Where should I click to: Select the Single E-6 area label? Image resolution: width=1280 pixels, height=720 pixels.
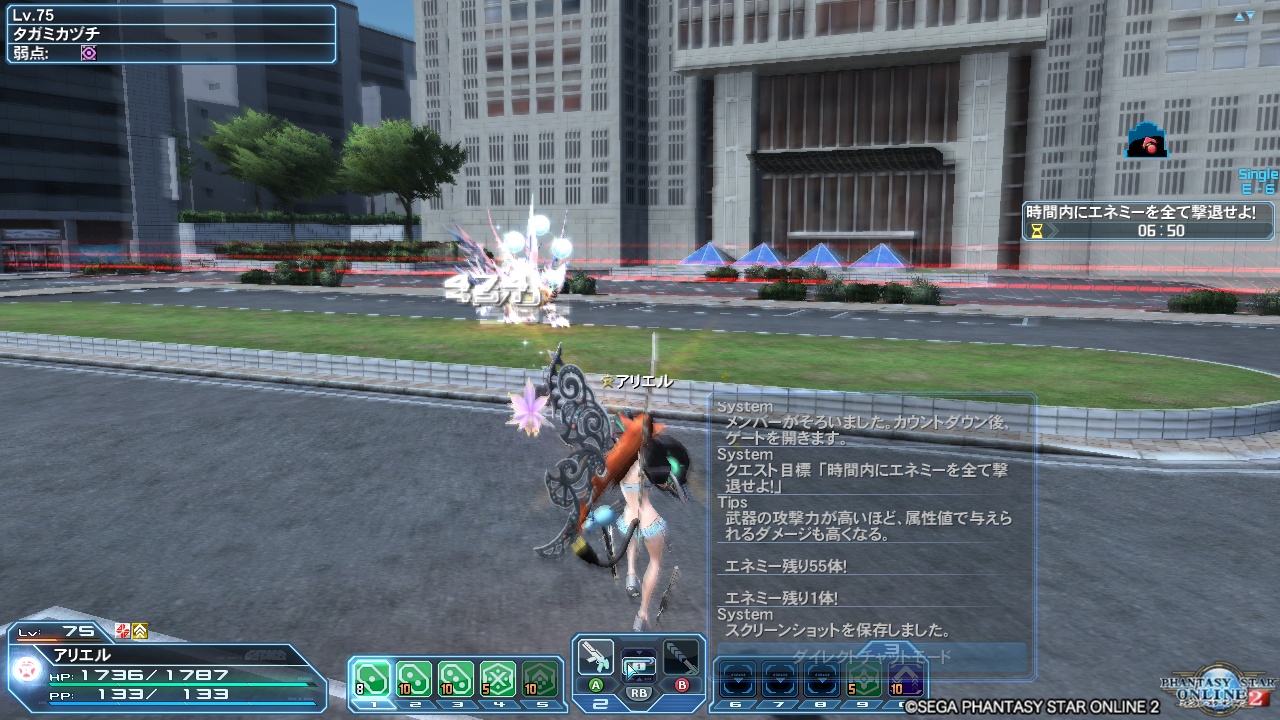(x=1256, y=178)
